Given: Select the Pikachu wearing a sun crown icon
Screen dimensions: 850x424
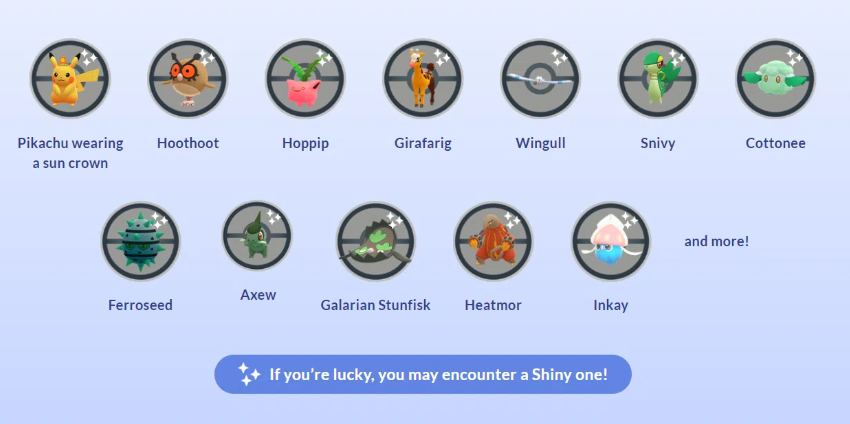Looking at the screenshot, I should [70, 79].
